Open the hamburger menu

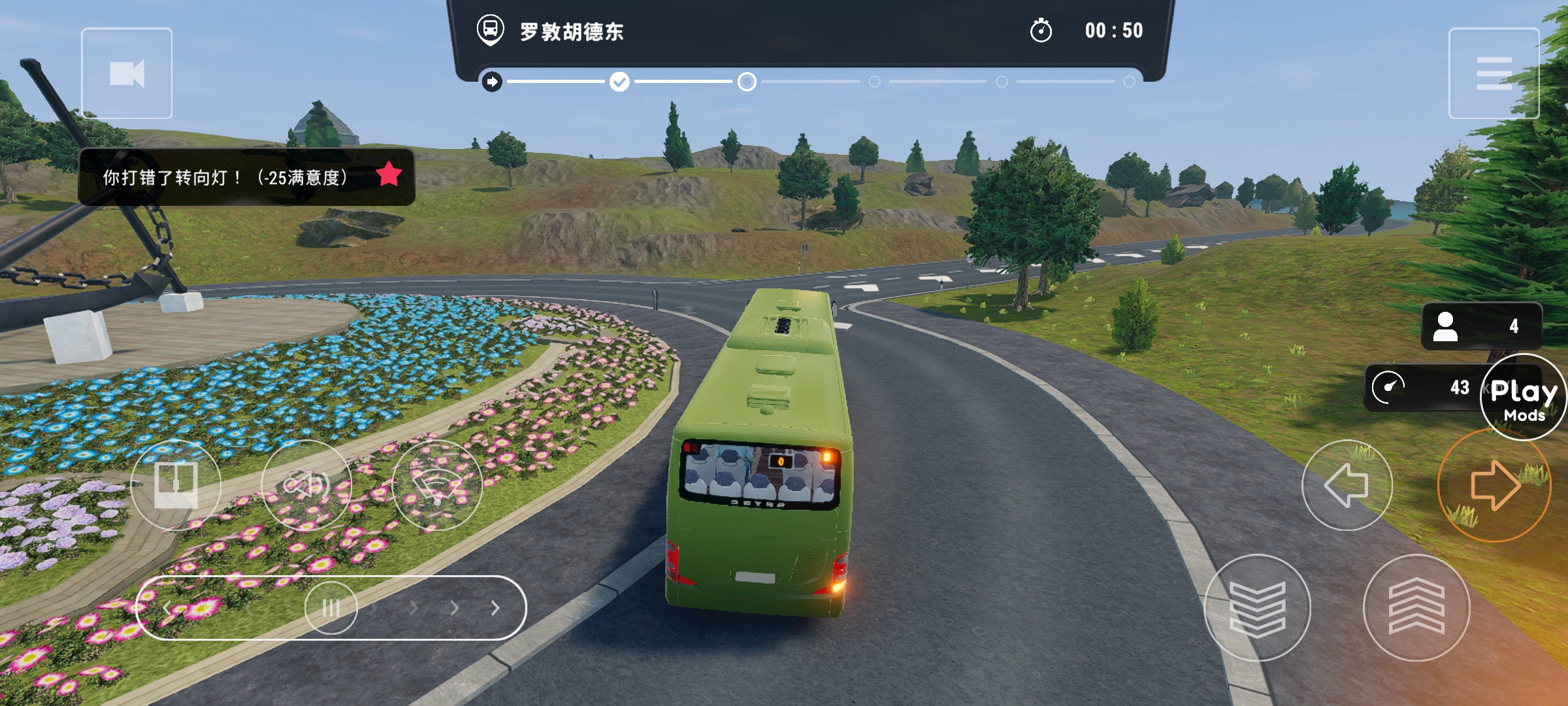(x=1494, y=73)
